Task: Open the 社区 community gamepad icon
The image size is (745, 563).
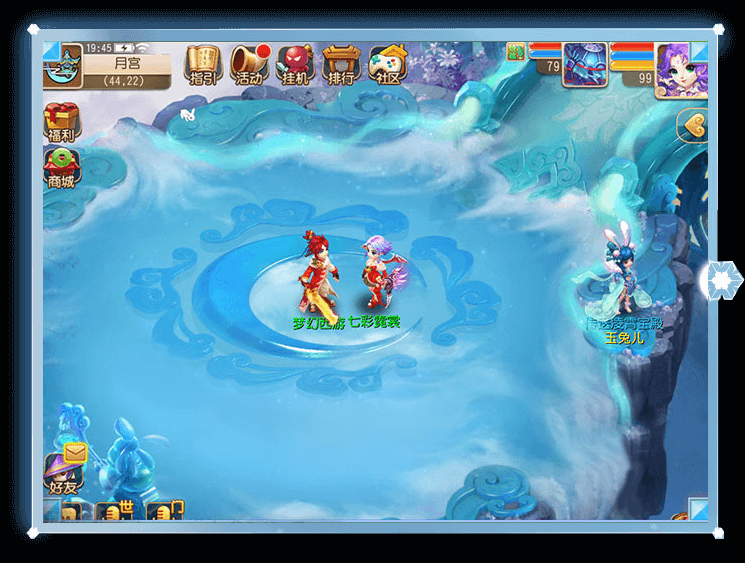Action: 387,65
